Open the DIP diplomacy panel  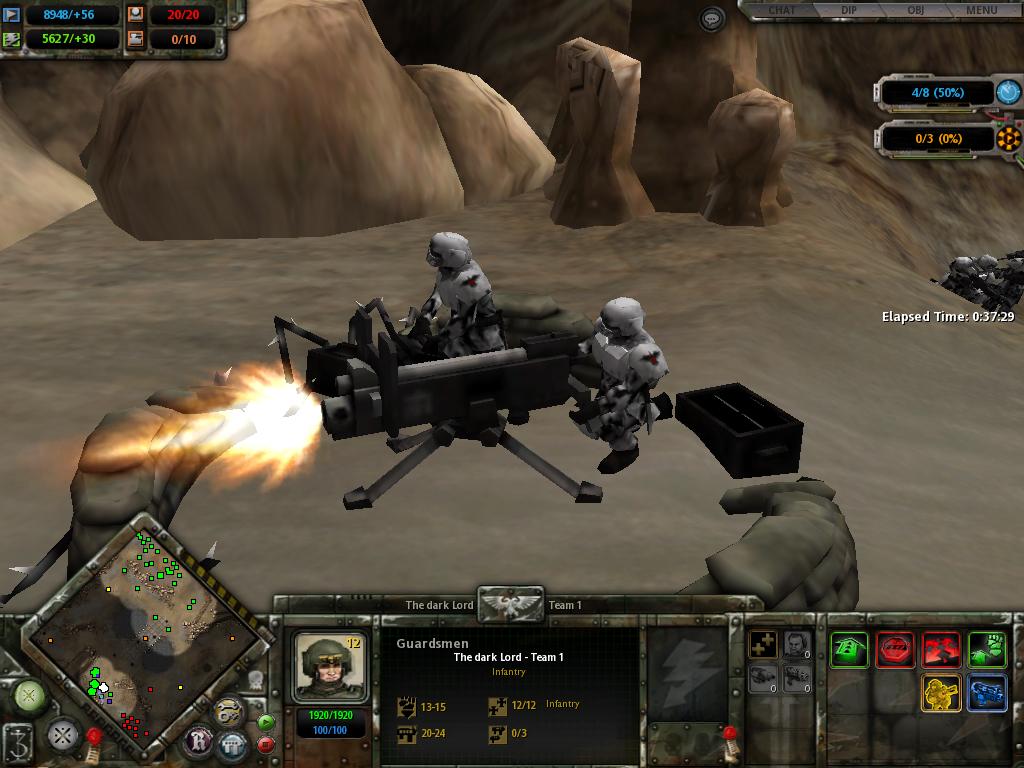click(848, 11)
